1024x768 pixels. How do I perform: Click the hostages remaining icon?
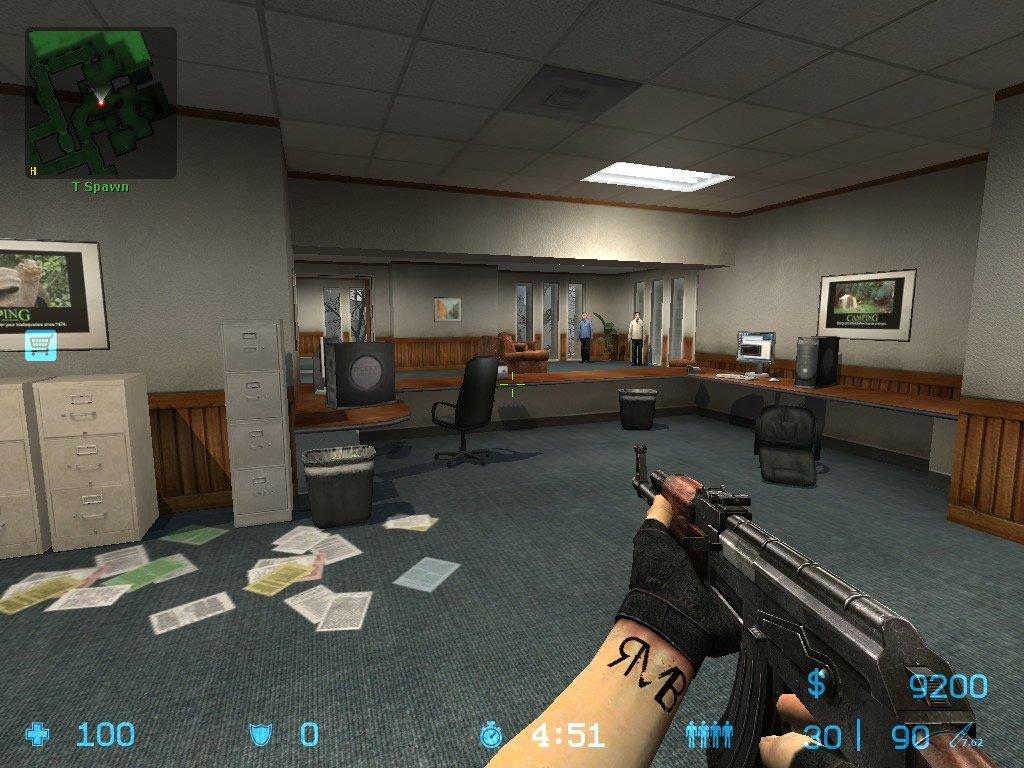coord(709,736)
